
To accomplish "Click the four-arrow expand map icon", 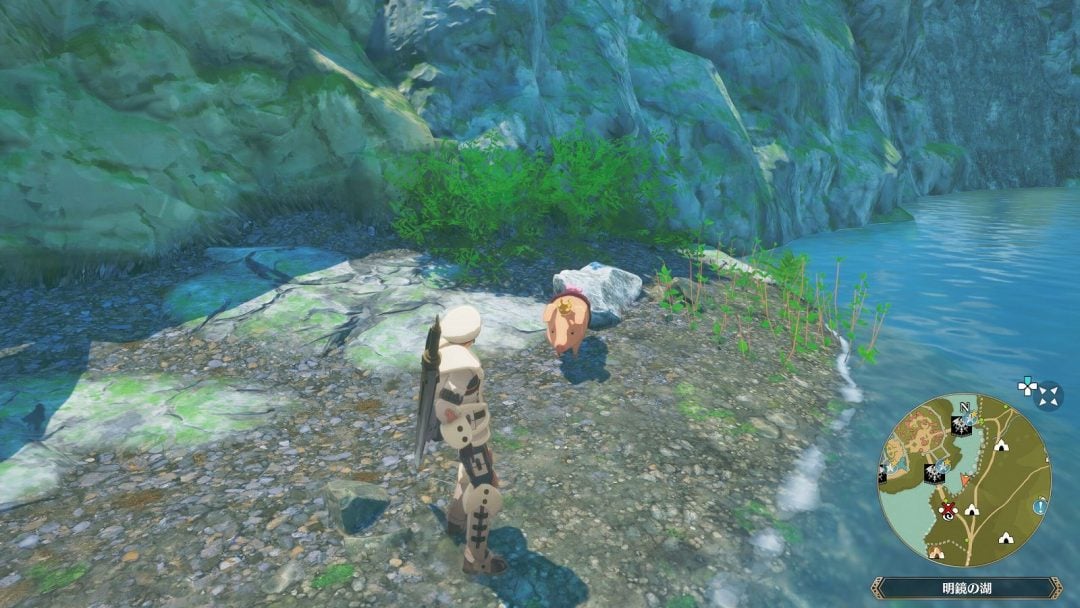I will [1048, 395].
